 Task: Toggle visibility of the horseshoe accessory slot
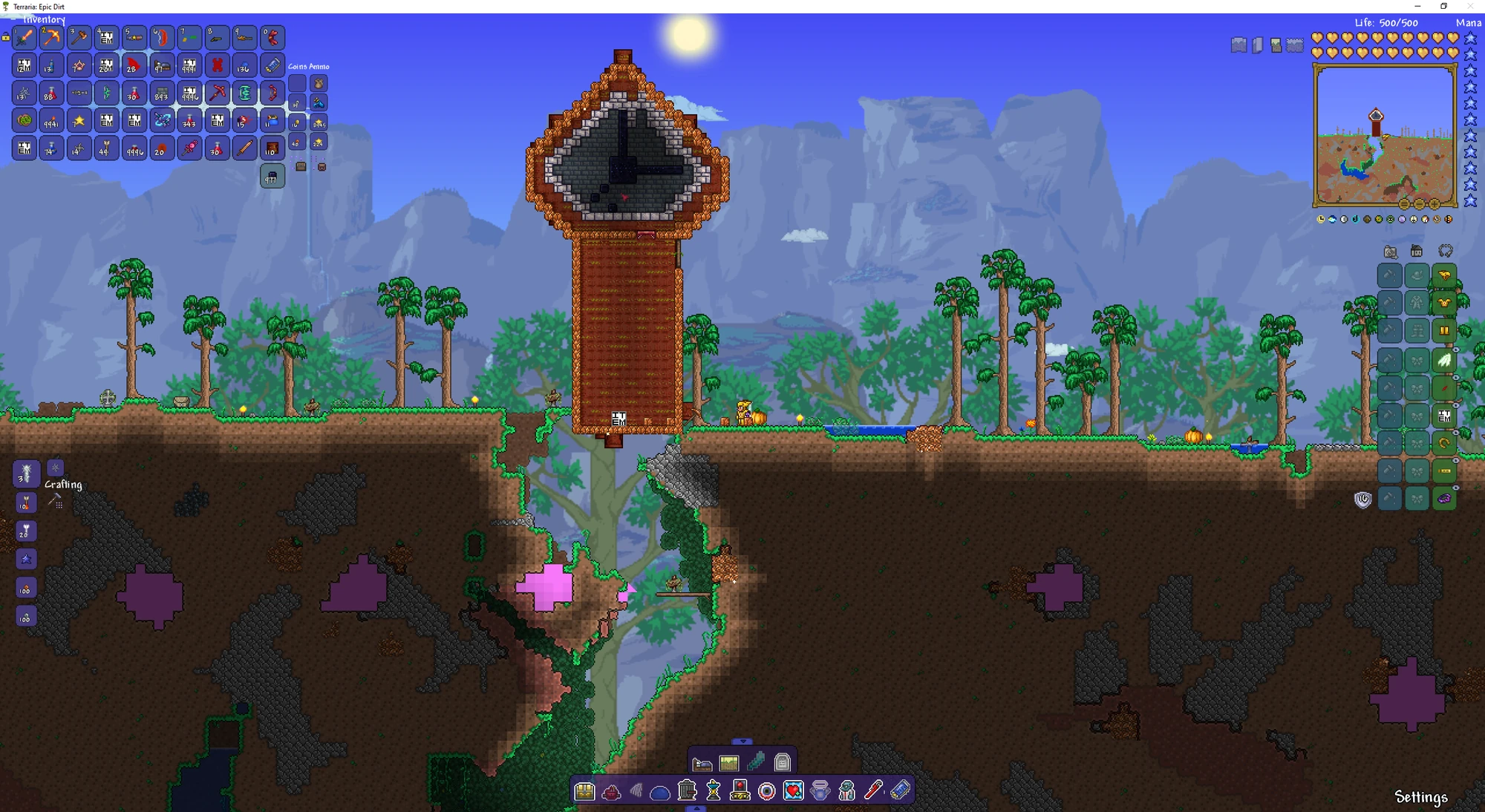(1455, 432)
